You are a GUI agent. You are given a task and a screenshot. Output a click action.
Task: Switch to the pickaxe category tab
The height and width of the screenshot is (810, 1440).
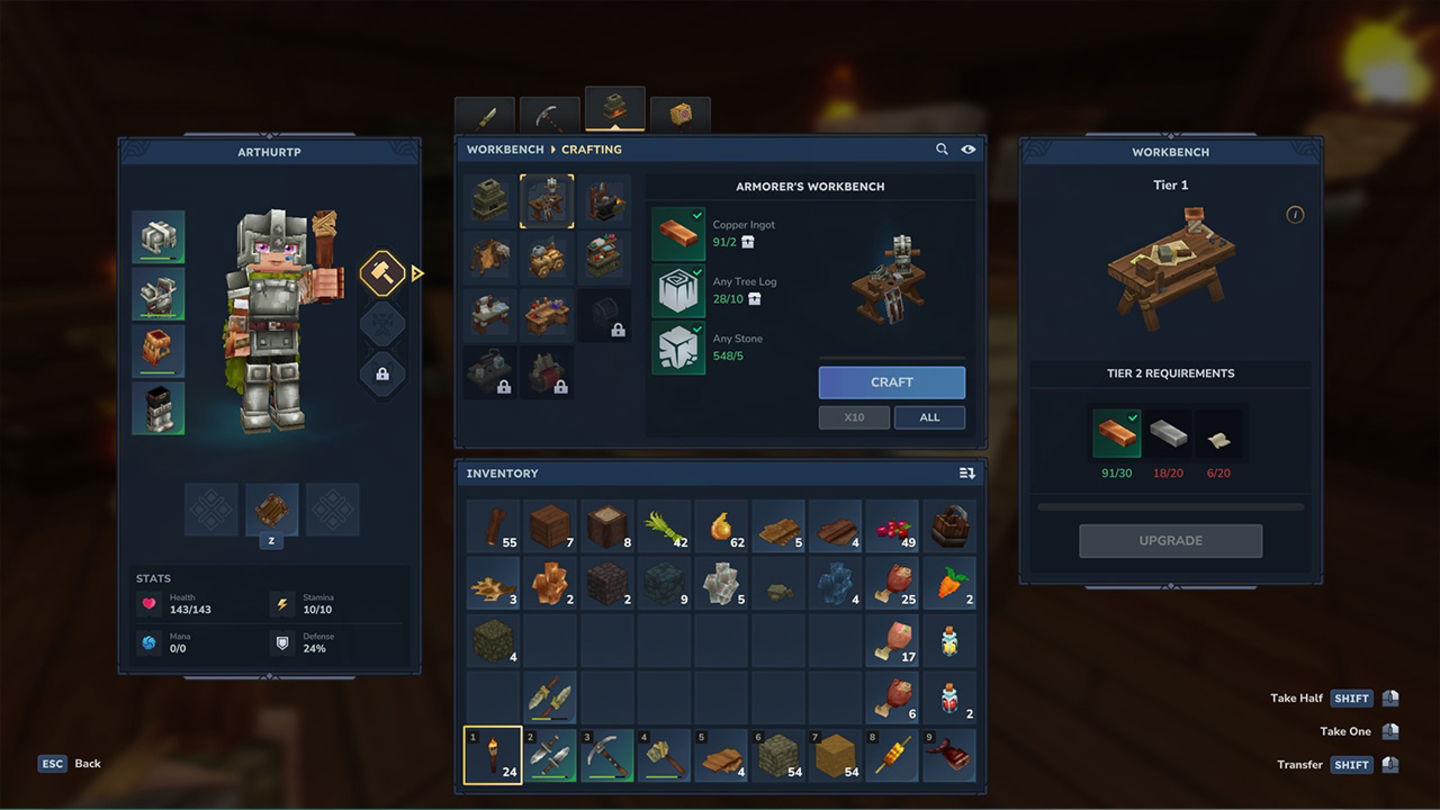click(x=549, y=117)
